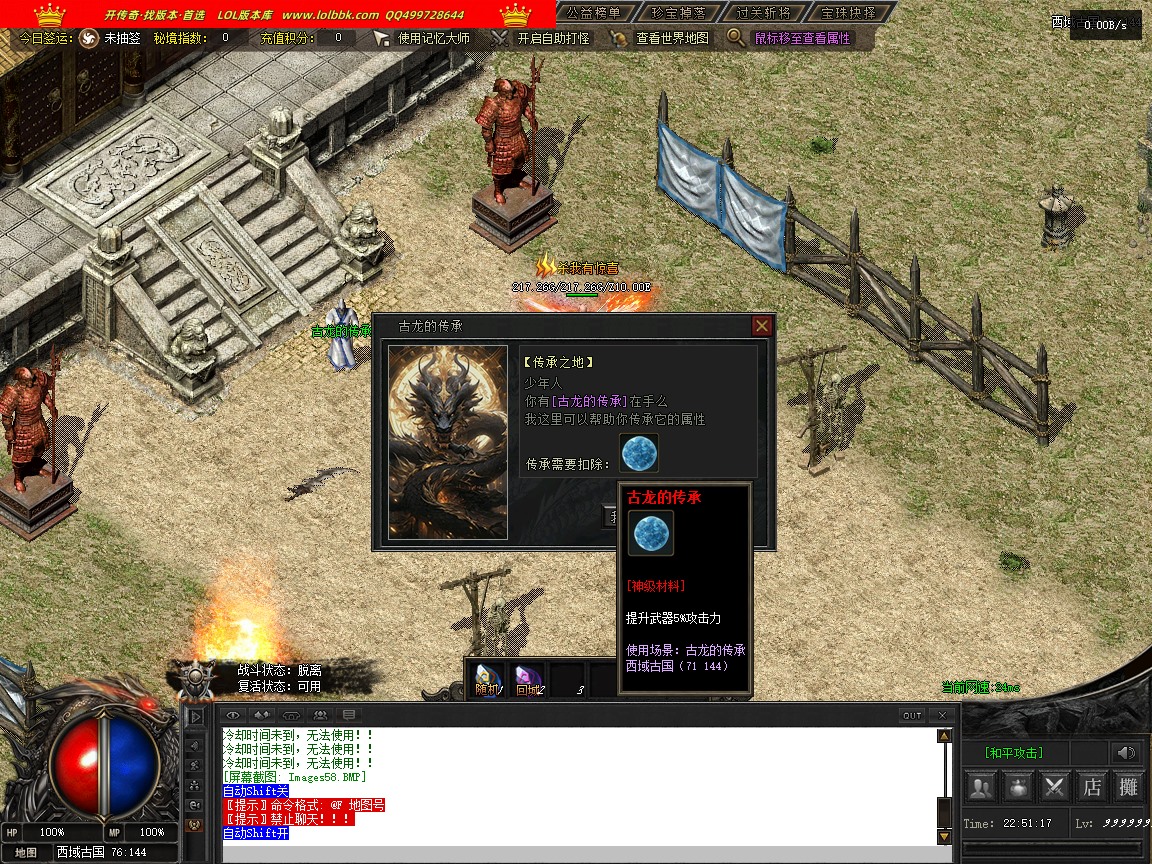Click the crossed swords icon button
The height and width of the screenshot is (864, 1152).
coord(1055,787)
